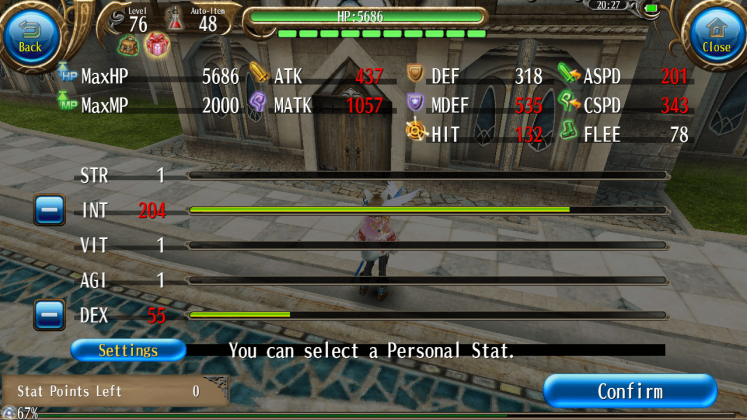
Task: Select the VIT stat bar
Action: [427, 245]
